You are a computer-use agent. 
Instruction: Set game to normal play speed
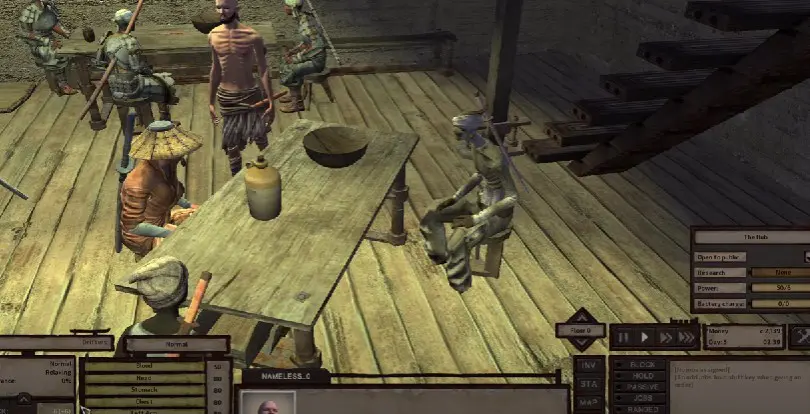(x=645, y=338)
